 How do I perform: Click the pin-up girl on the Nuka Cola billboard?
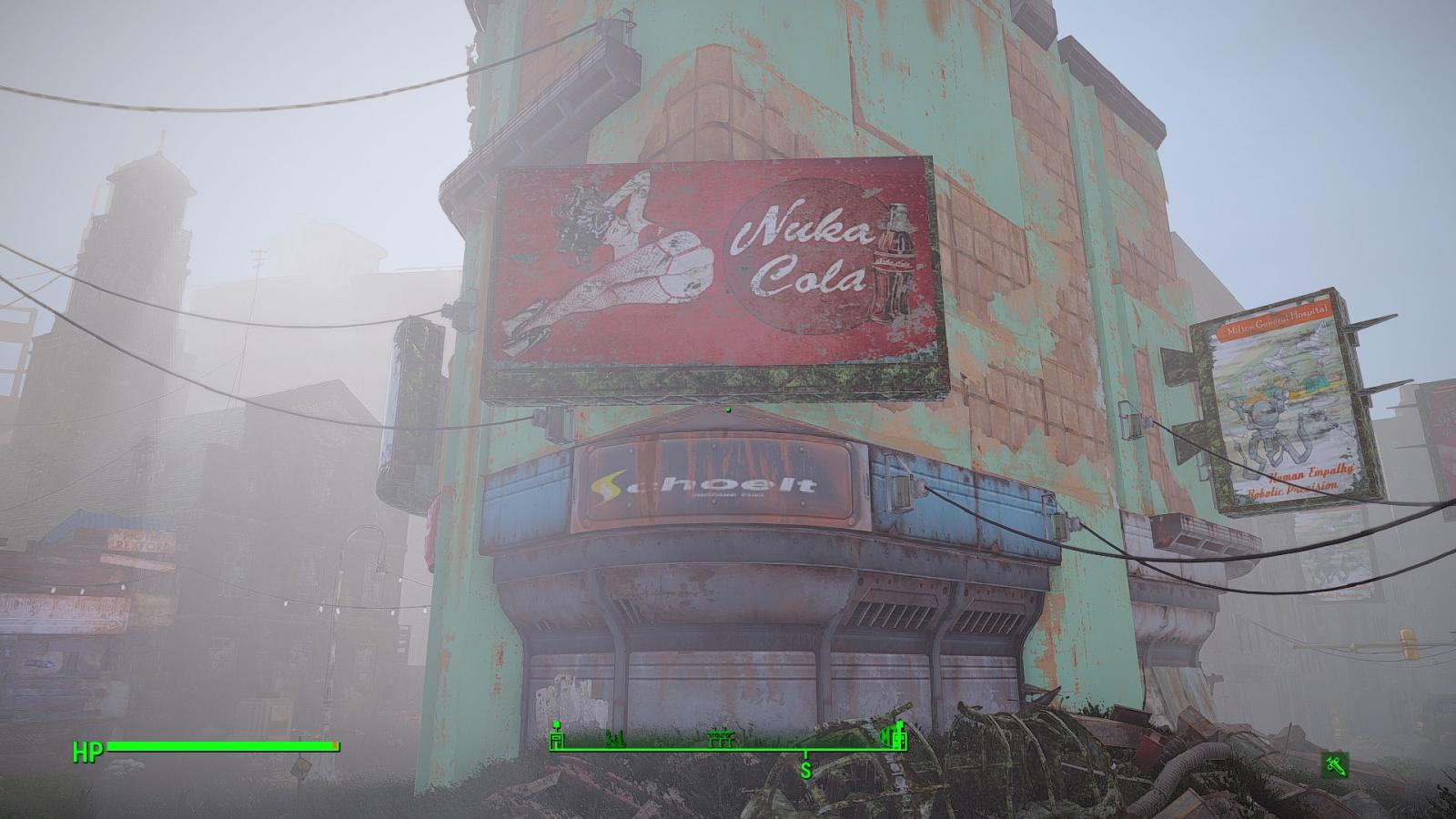tap(619, 255)
